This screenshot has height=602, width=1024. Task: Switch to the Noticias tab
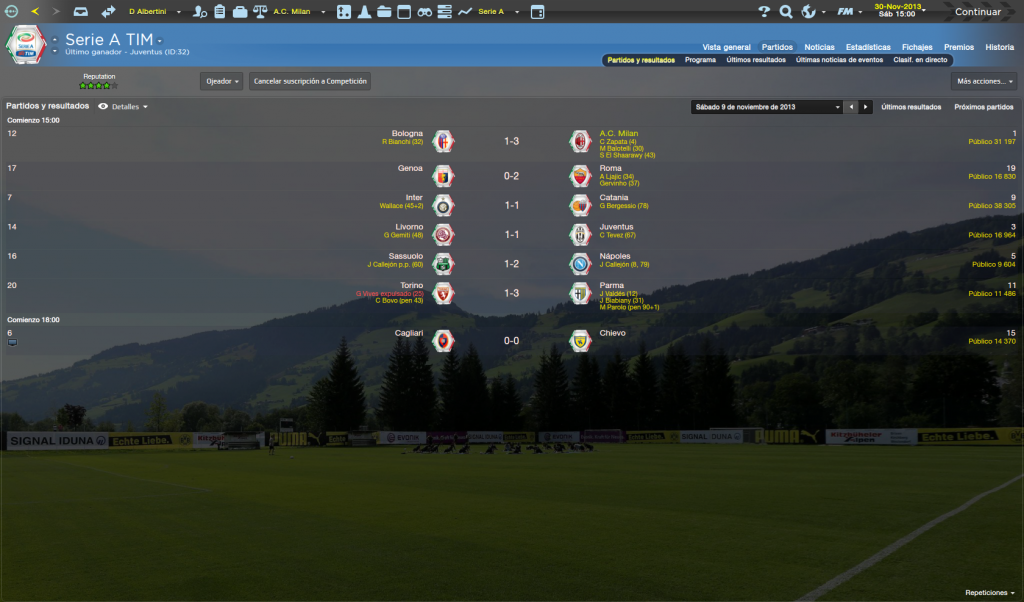point(819,47)
